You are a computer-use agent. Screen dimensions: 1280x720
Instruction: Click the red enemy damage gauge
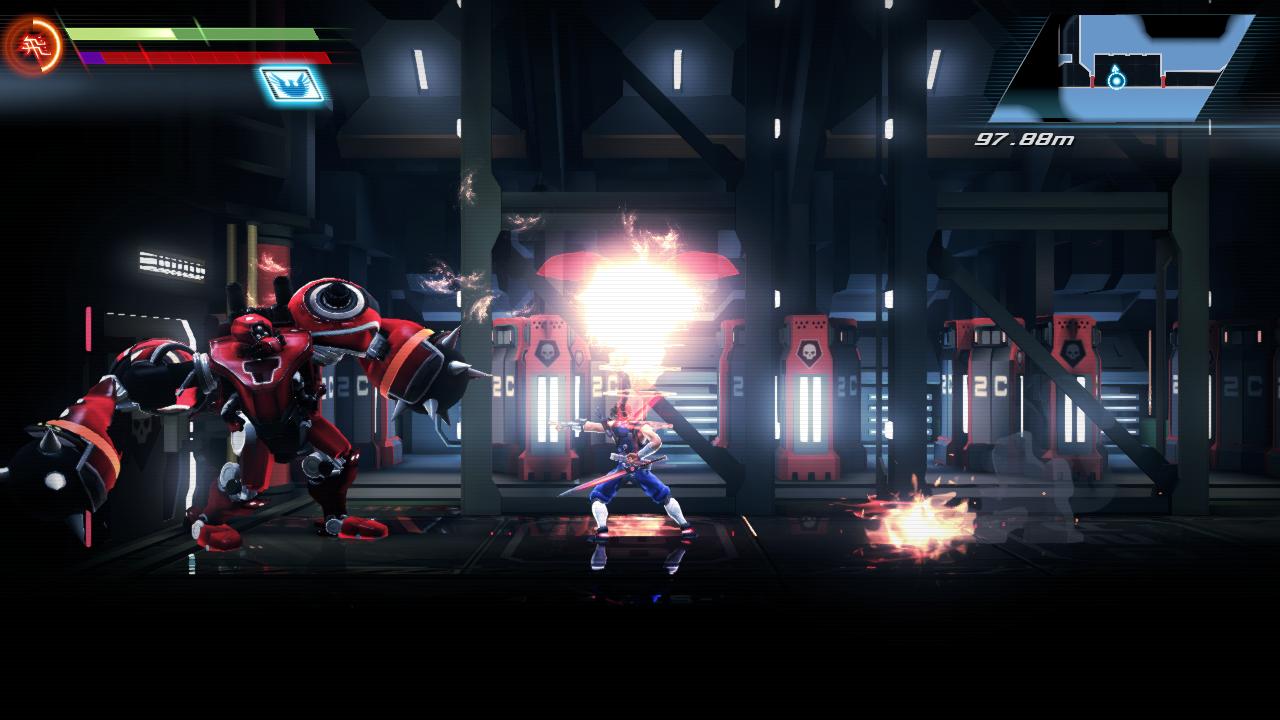coord(200,57)
